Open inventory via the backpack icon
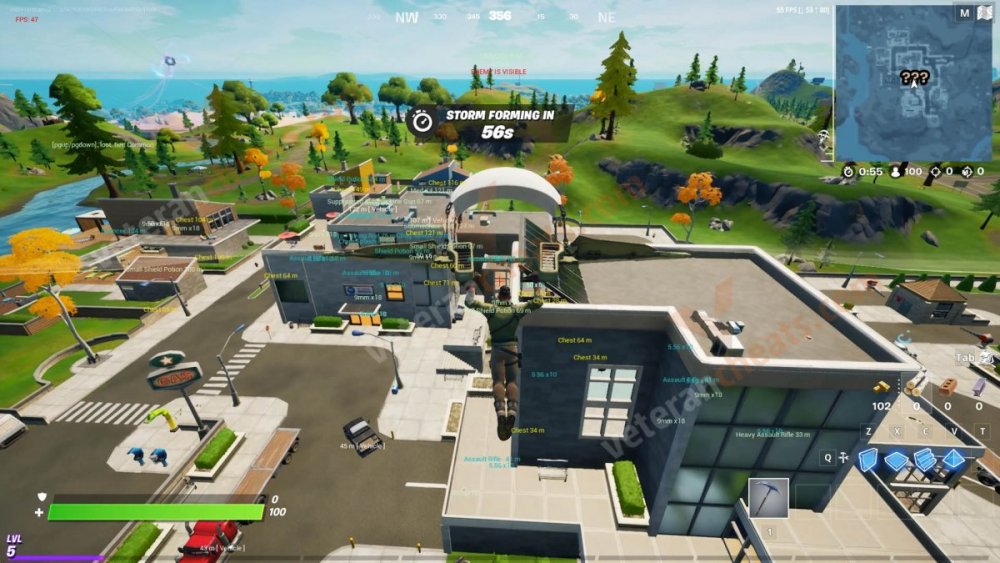Image resolution: width=1000 pixels, height=563 pixels. 987,356
